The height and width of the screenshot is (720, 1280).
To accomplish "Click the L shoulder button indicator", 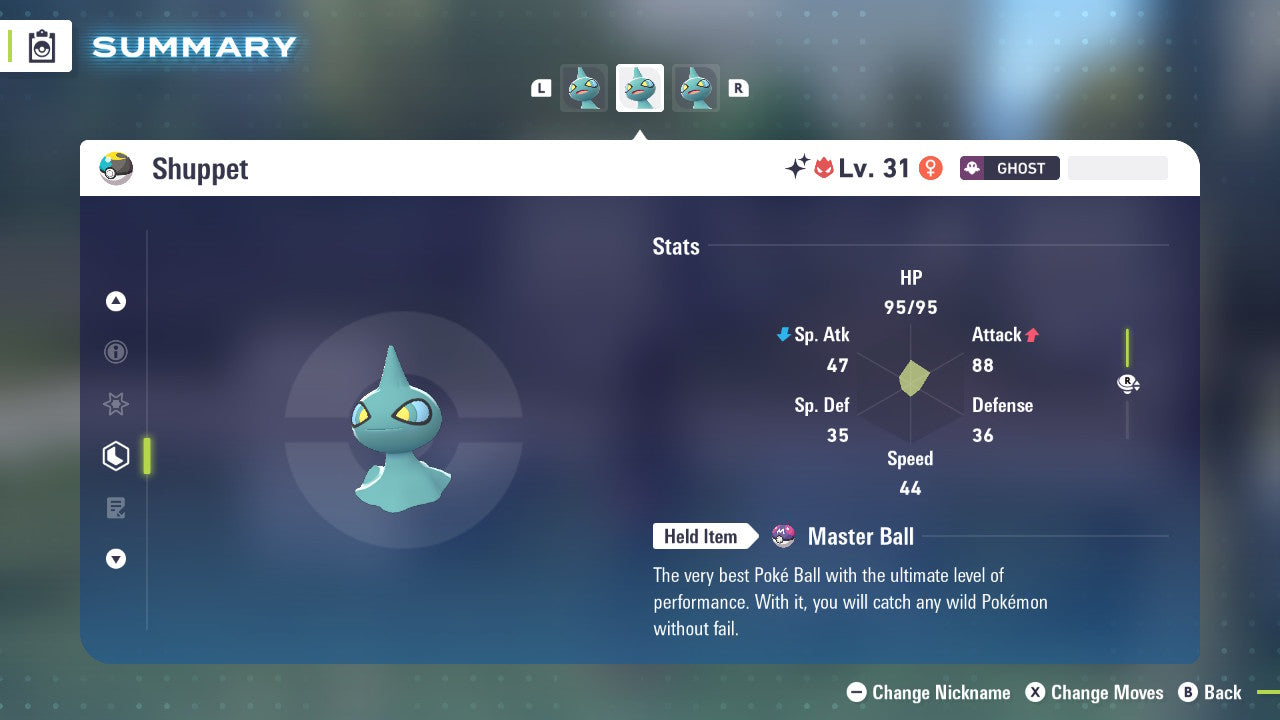I will tap(540, 87).
